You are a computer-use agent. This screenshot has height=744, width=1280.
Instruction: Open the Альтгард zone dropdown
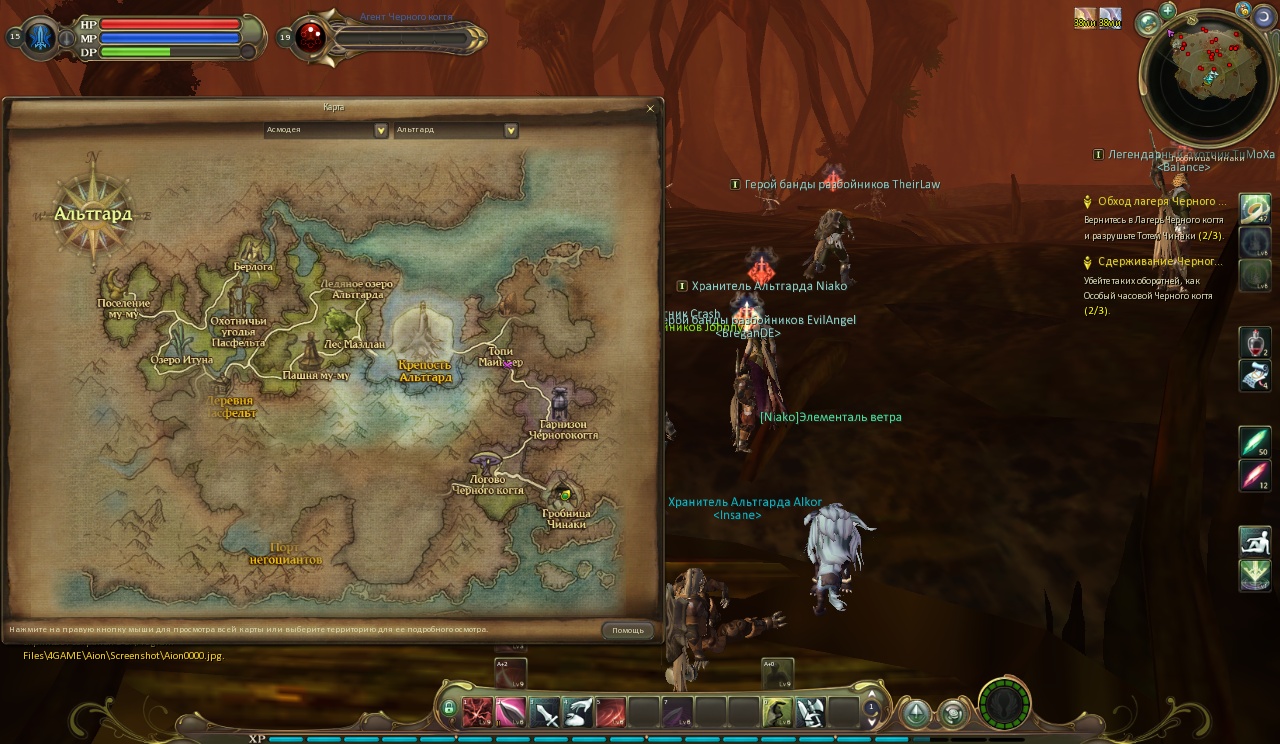tap(510, 130)
